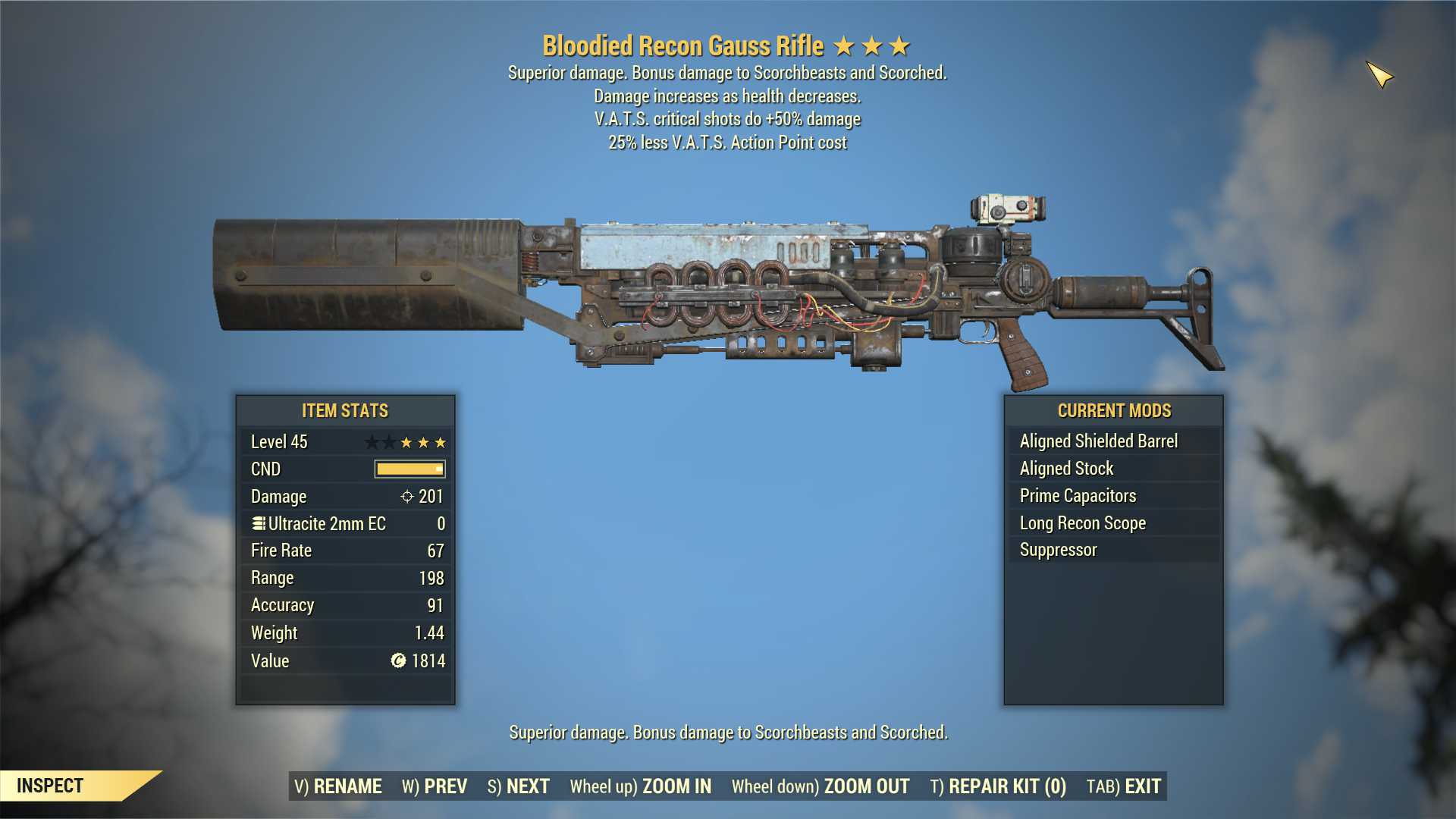Select the Suppressor mod entry
The image size is (1456, 819).
click(x=1057, y=550)
